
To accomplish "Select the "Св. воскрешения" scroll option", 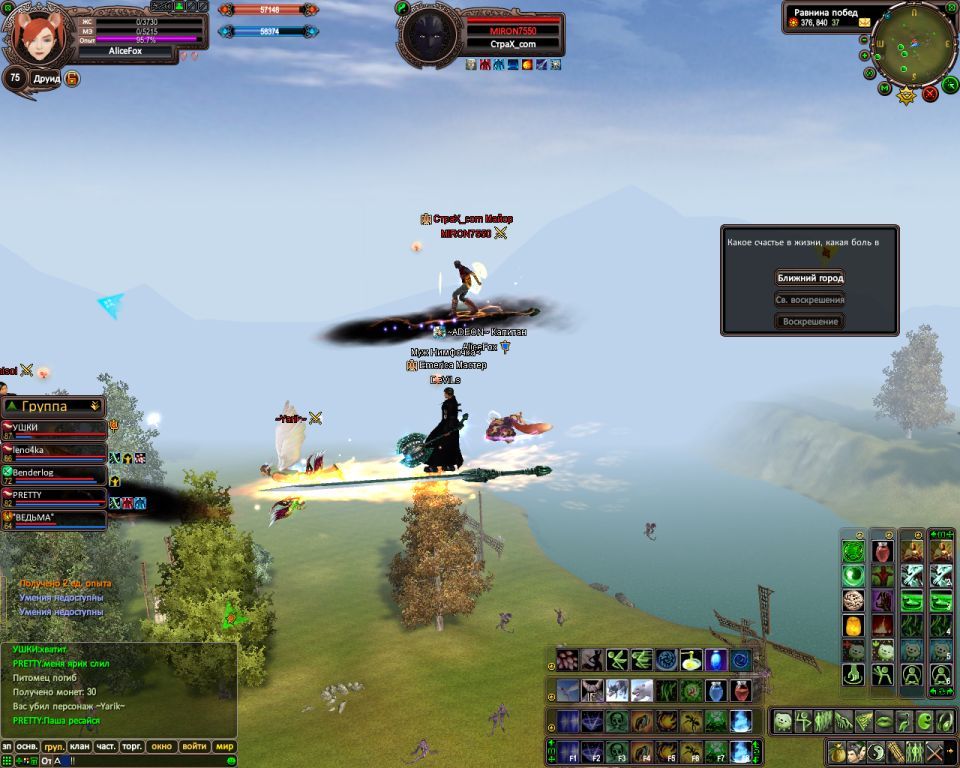I will (810, 300).
